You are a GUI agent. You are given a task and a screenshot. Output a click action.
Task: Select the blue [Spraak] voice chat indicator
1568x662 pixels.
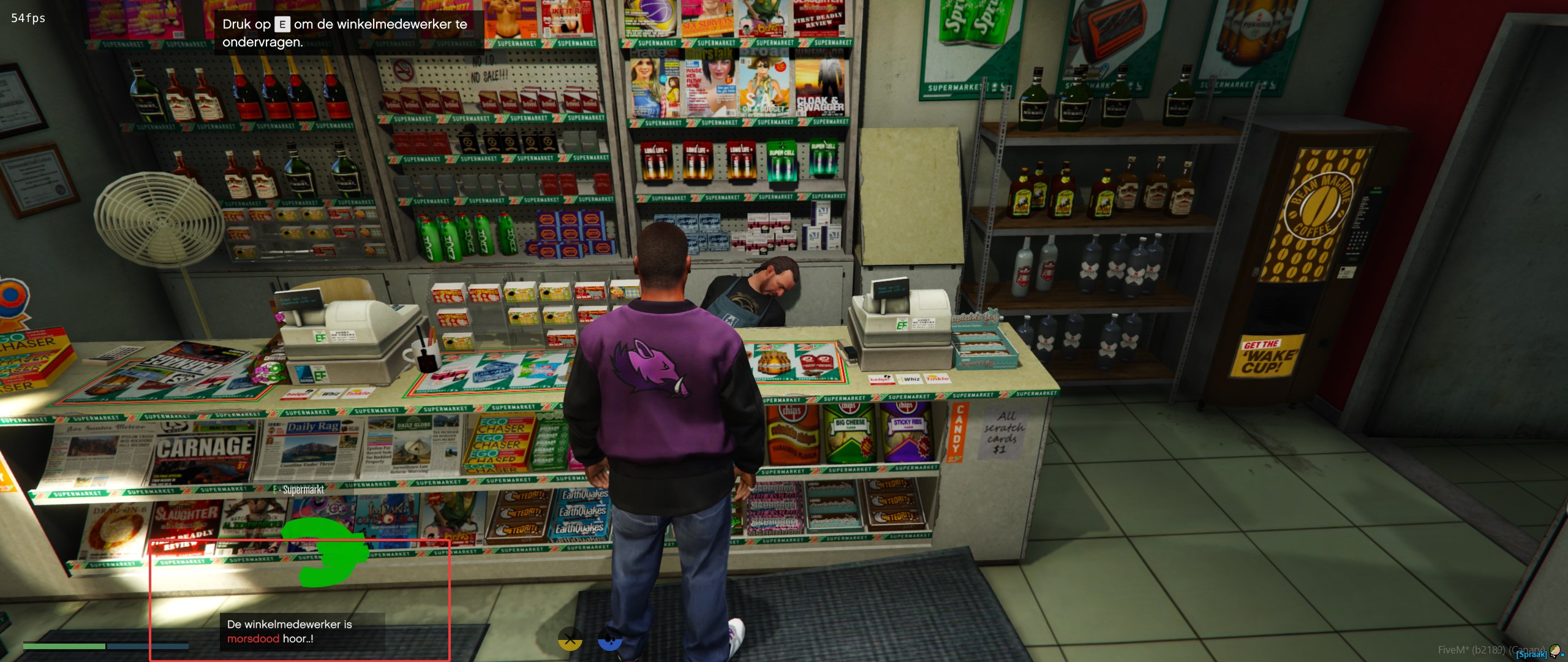pos(1531,655)
